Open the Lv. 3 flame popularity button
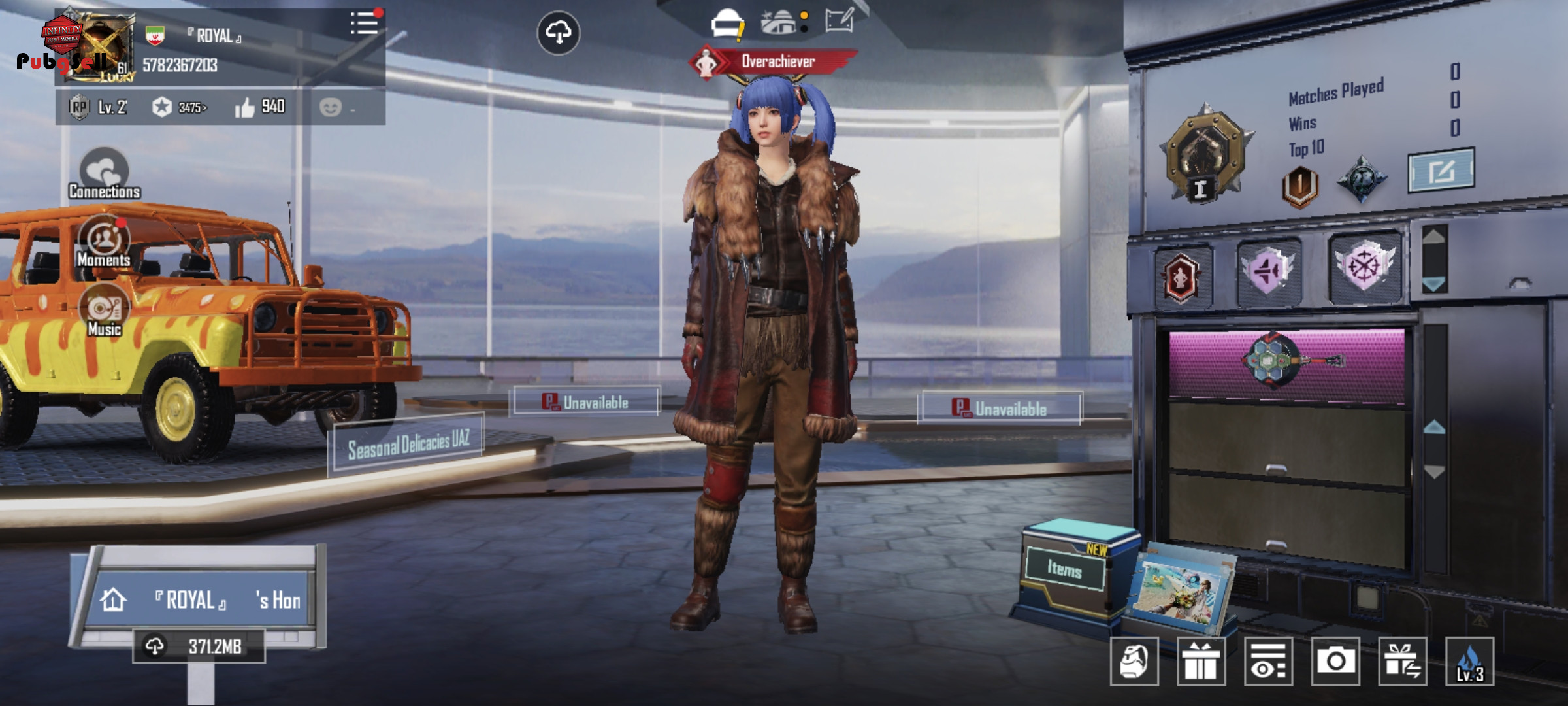The image size is (1568, 706). click(x=1469, y=661)
